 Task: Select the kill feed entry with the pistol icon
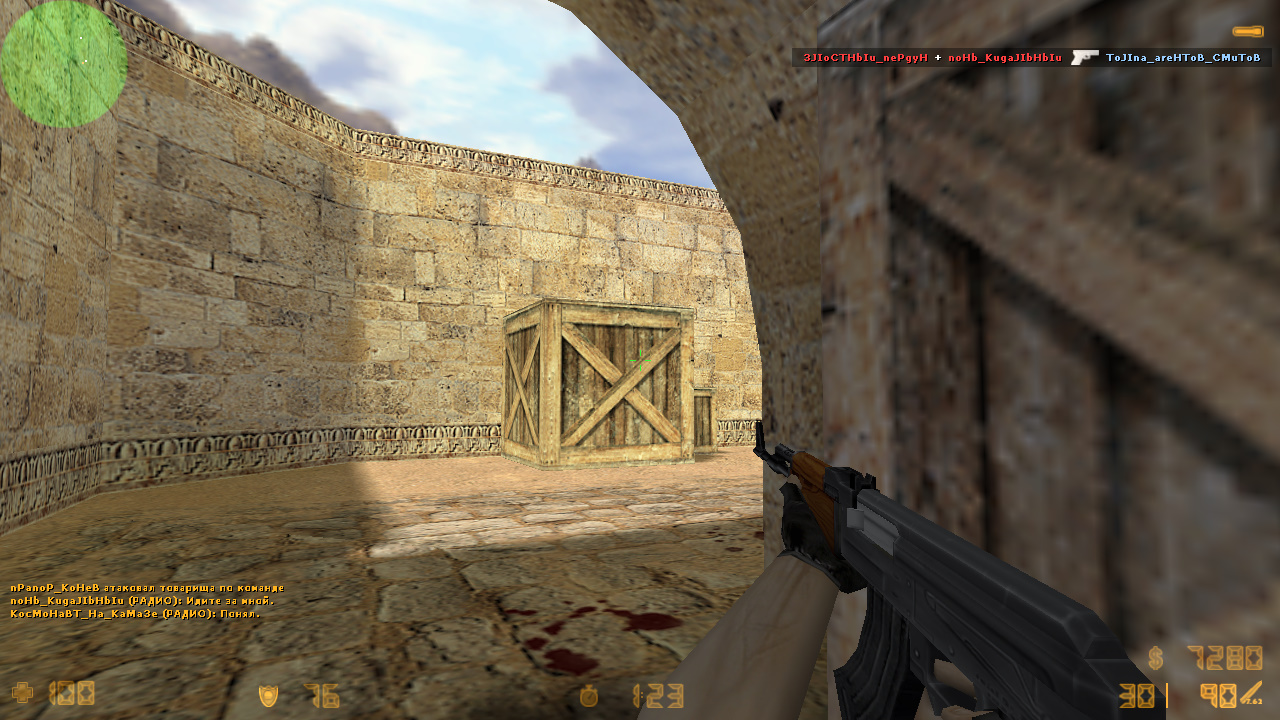1031,58
